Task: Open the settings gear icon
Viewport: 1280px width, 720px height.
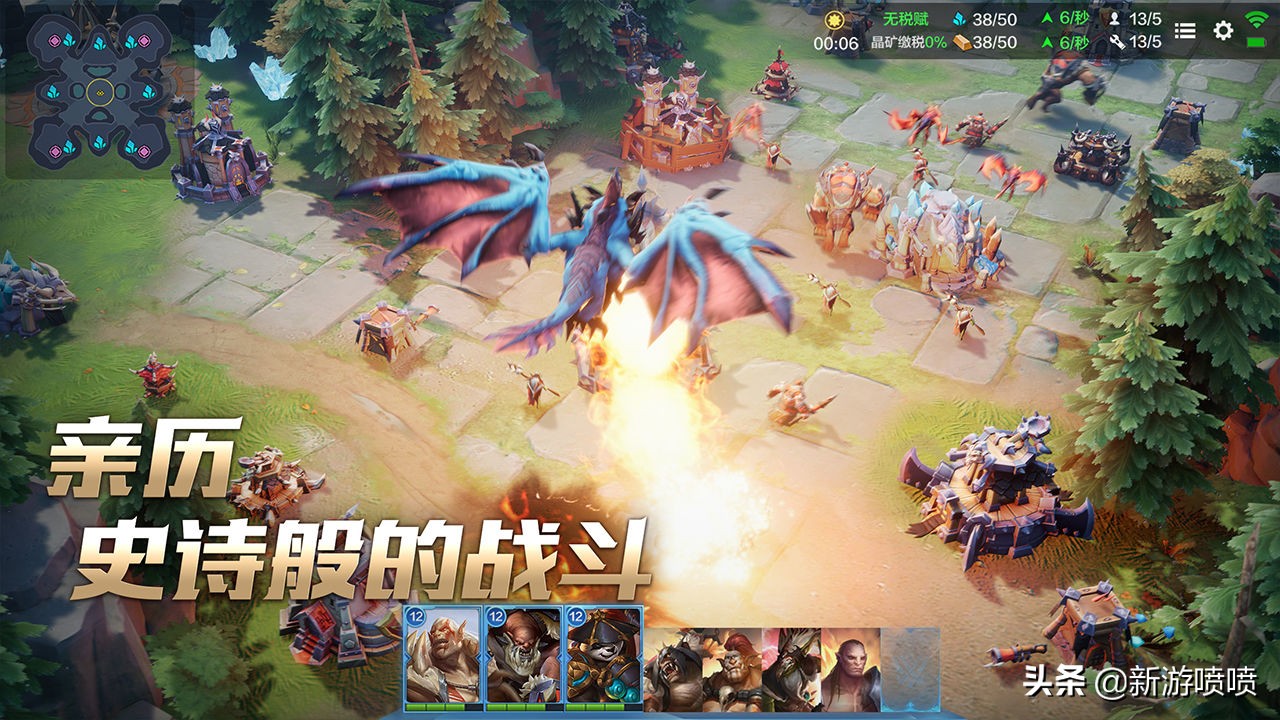Action: pyautogui.click(x=1221, y=30)
